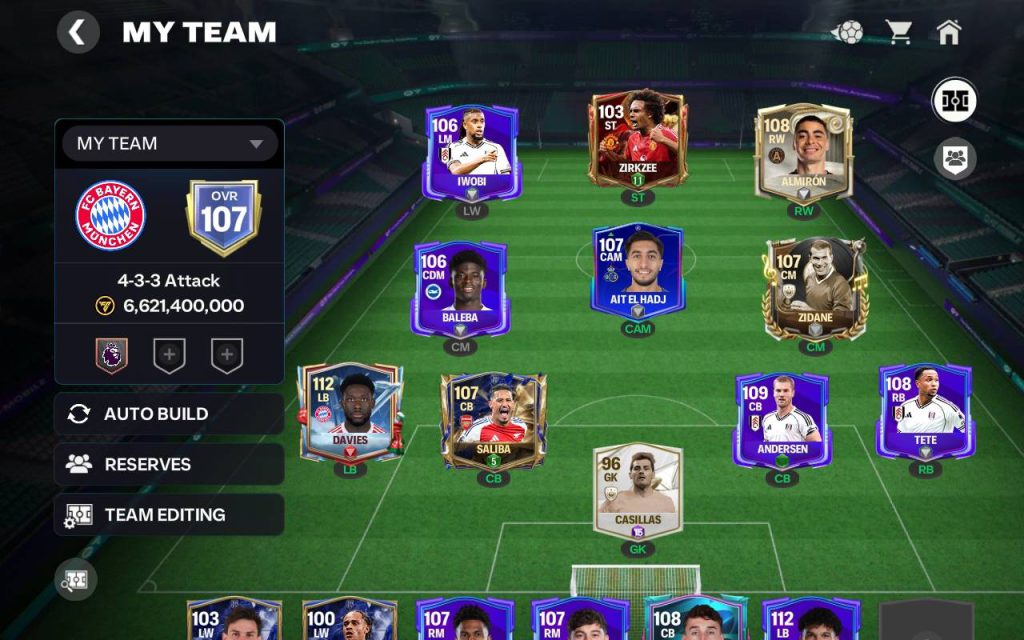Choose the Casillas goalkeeper card
Viewport: 1024px width, 640px height.
[637, 492]
